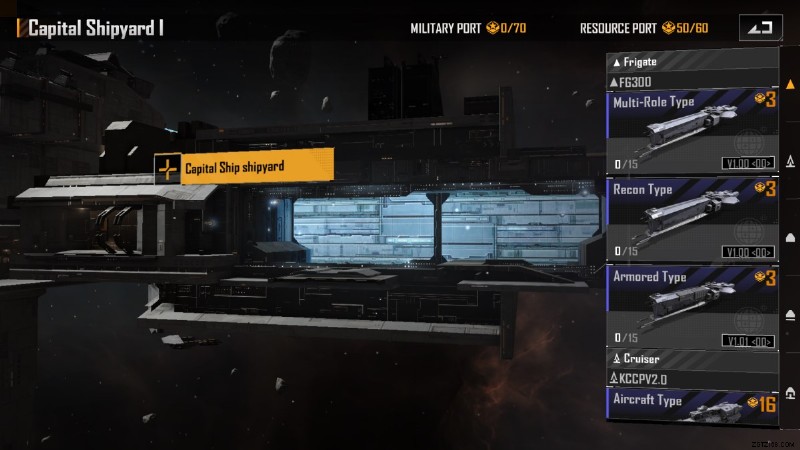This screenshot has width=800, height=450.
Task: Select the Multi-Role Type frigate card
Action: [x=692, y=131]
